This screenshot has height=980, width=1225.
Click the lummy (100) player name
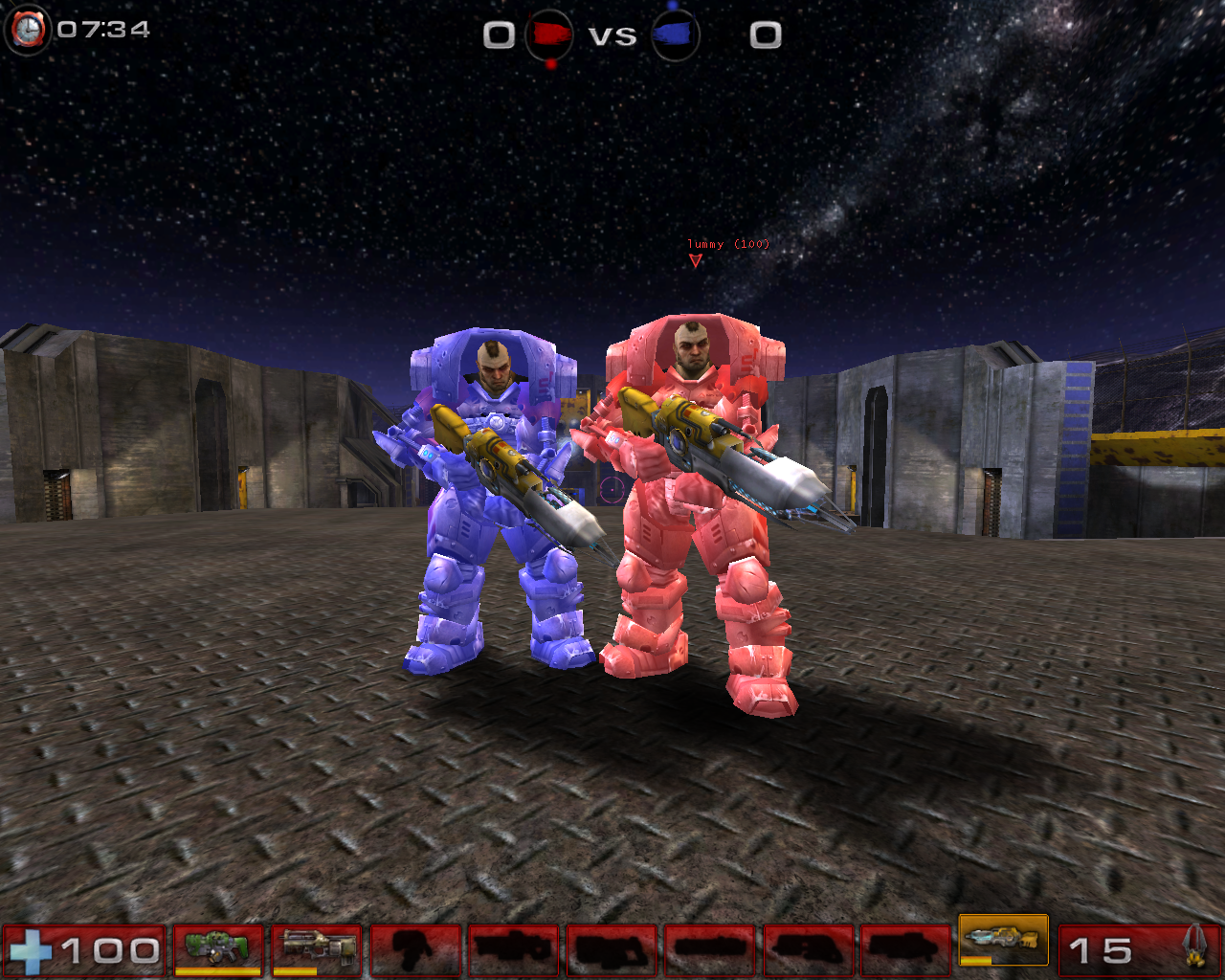coord(727,244)
